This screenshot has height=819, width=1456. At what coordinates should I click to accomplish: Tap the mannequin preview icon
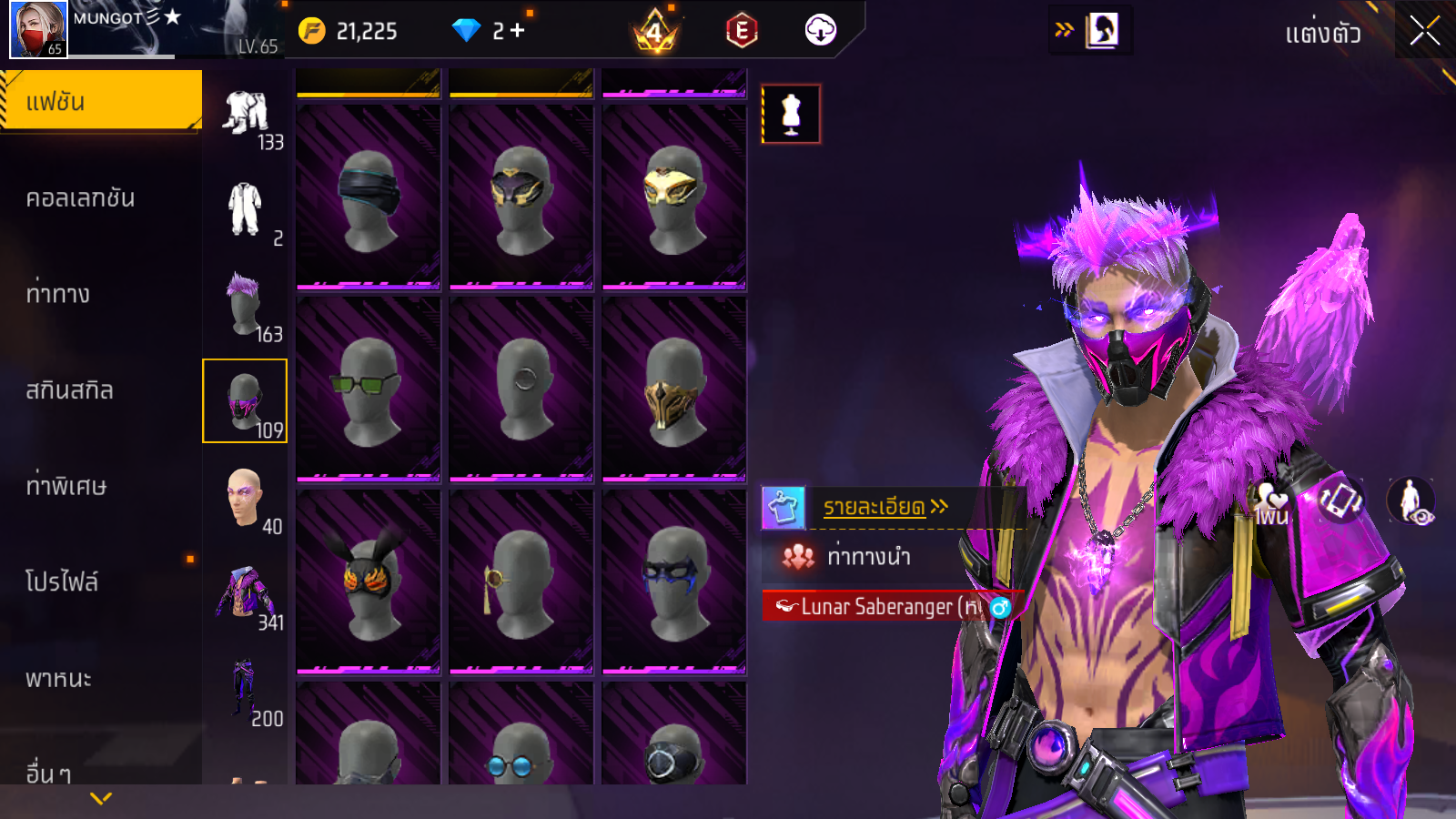(791, 114)
